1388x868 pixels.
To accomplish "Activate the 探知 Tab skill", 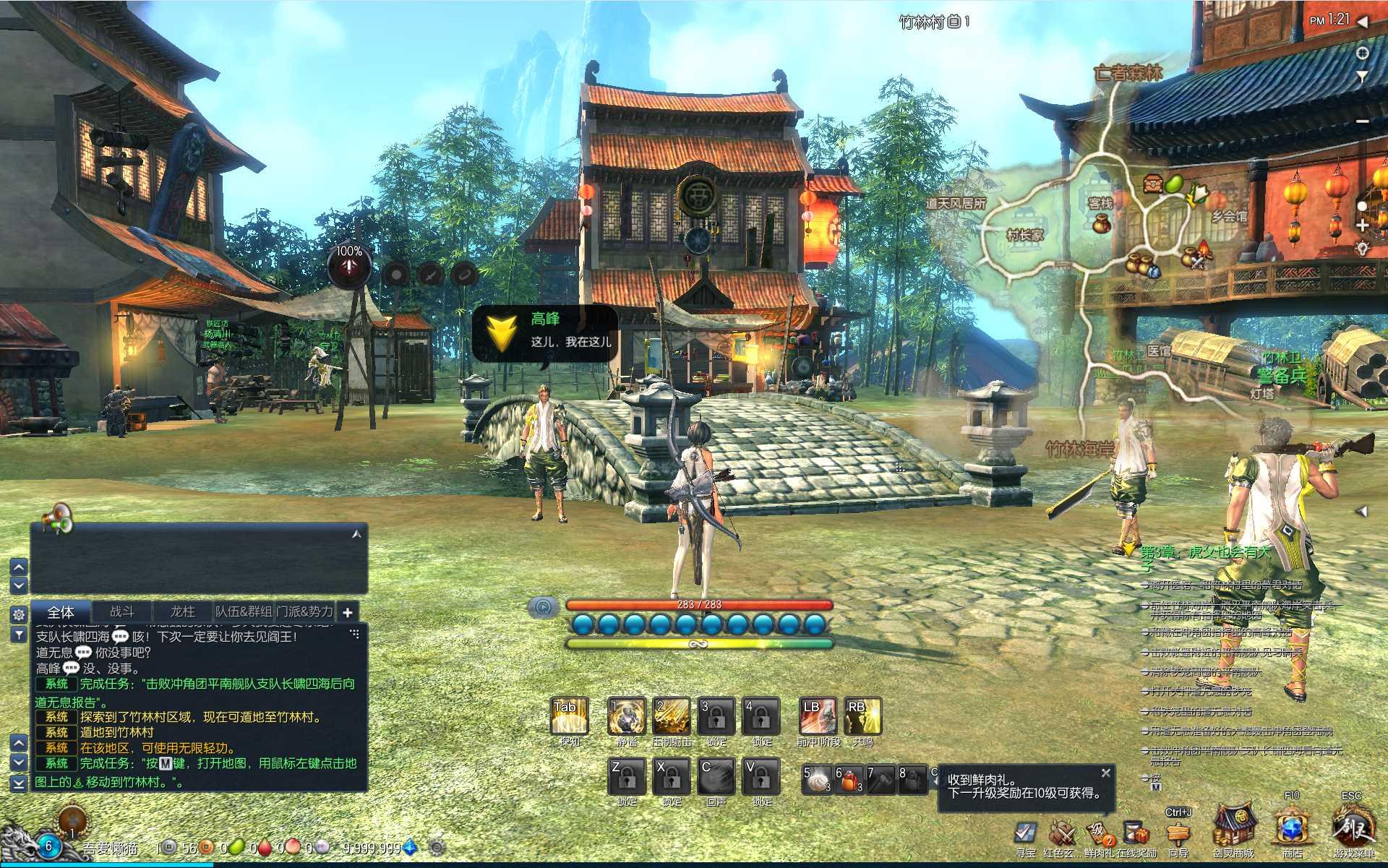I will coord(569,716).
